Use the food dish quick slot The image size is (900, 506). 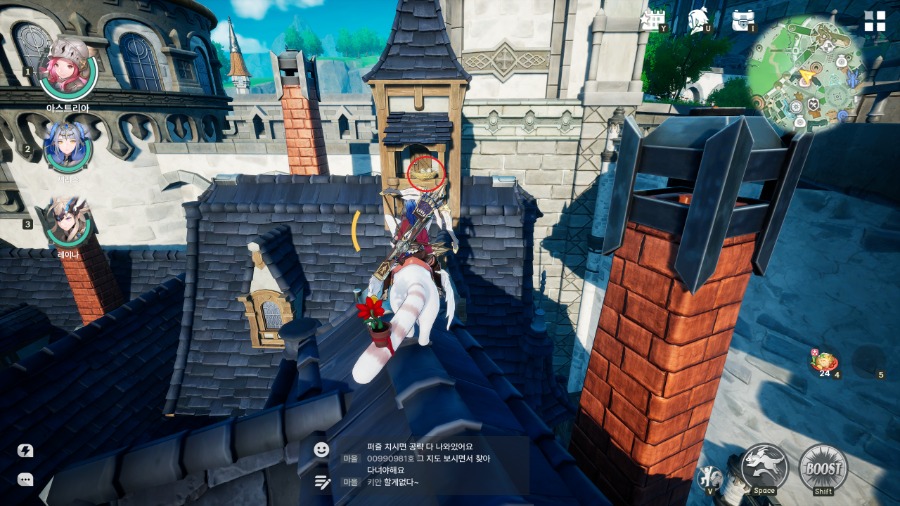[826, 361]
